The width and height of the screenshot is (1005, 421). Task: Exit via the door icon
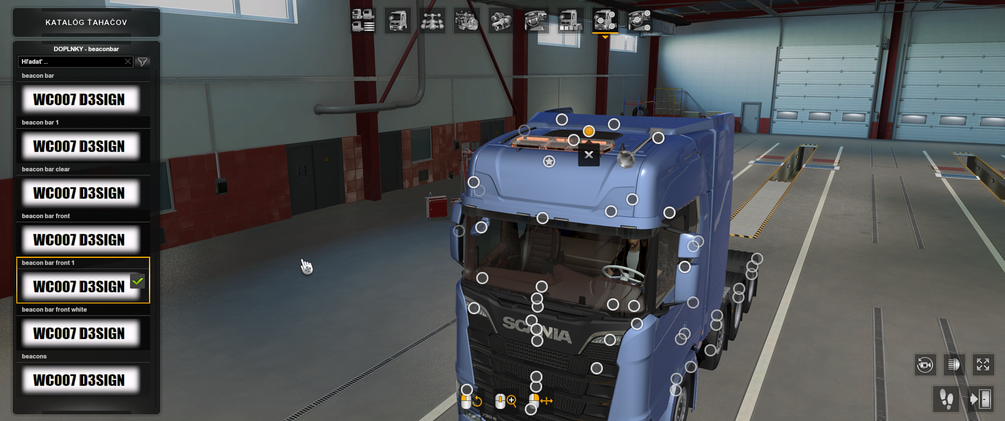point(980,399)
